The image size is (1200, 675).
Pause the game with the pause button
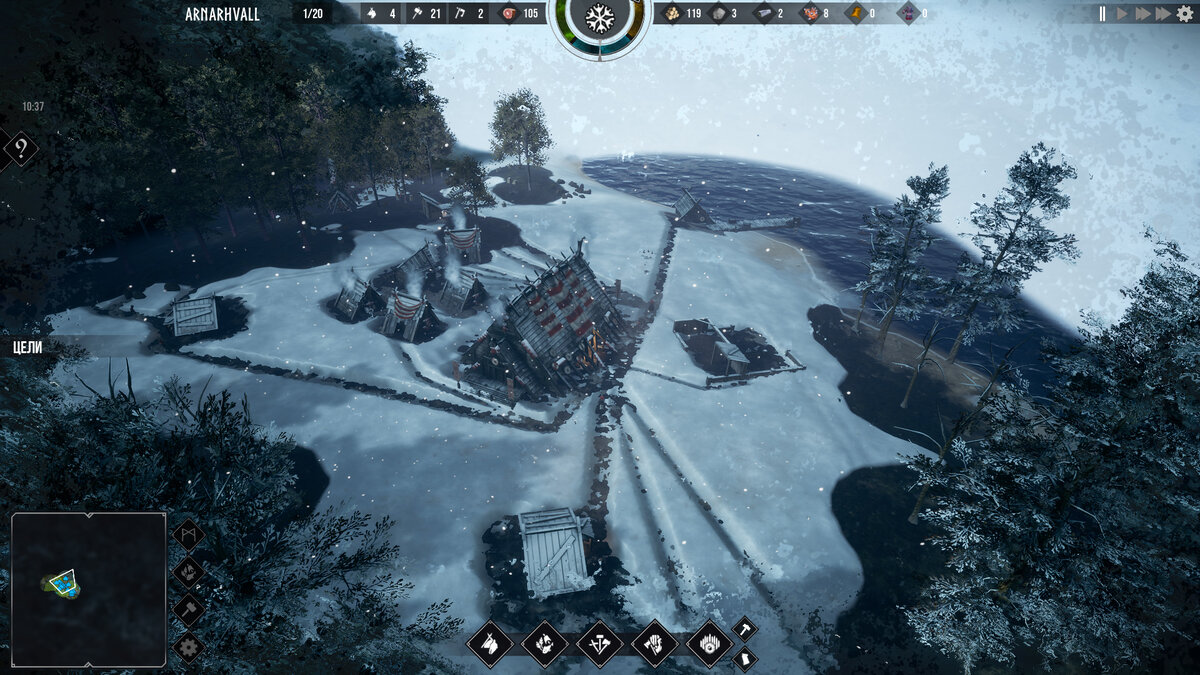pos(1103,14)
